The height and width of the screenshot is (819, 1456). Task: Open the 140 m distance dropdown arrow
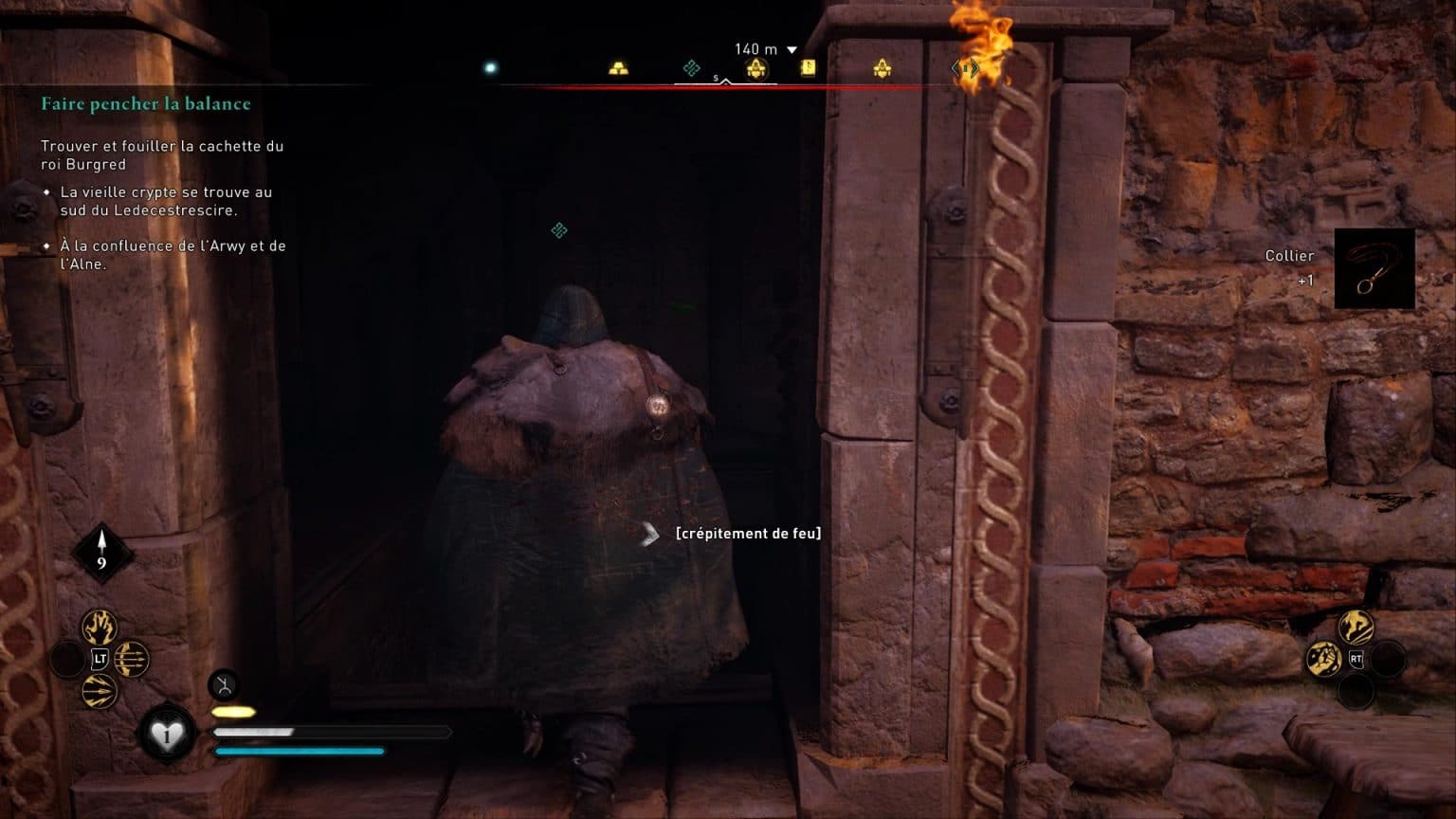(x=792, y=49)
